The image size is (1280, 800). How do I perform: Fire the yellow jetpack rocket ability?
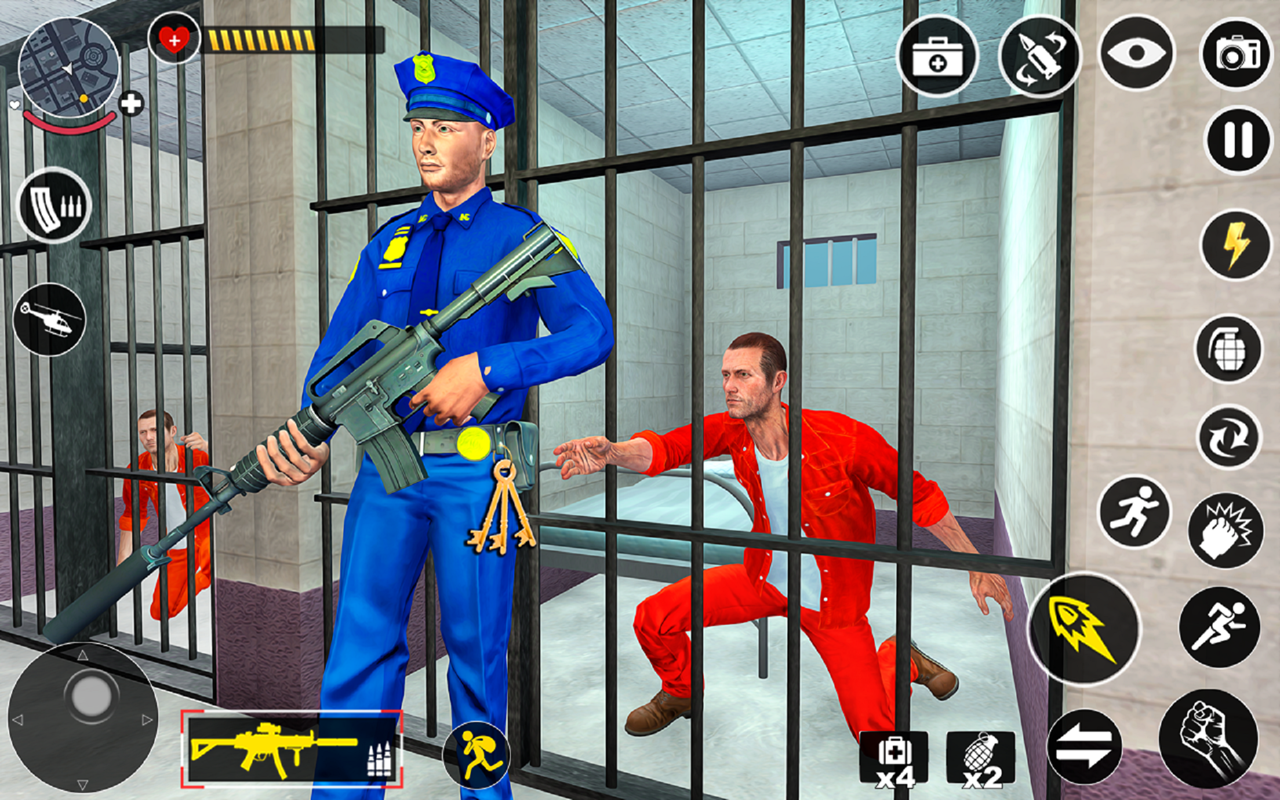click(1083, 625)
